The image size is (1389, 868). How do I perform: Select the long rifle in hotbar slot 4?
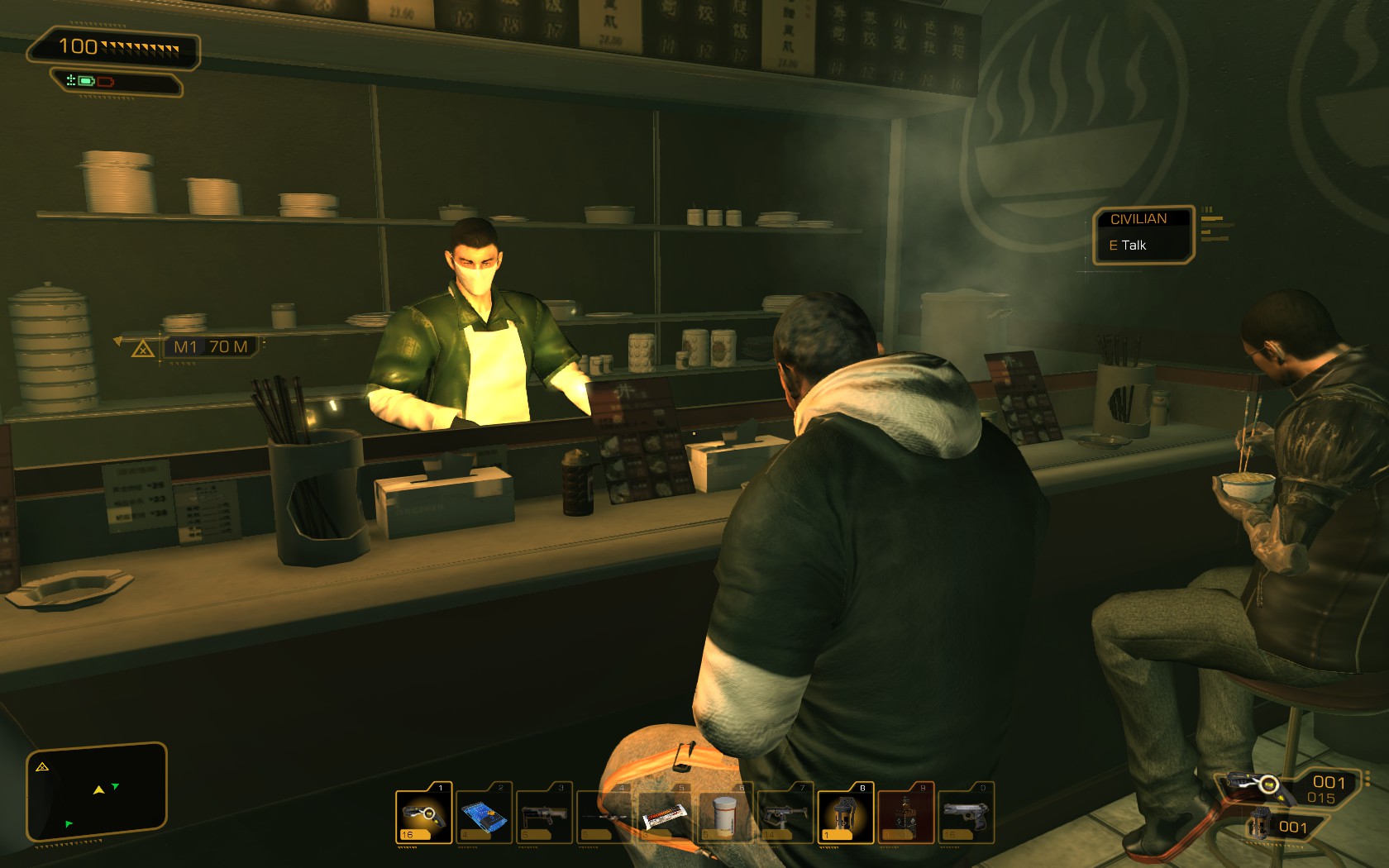(604, 814)
